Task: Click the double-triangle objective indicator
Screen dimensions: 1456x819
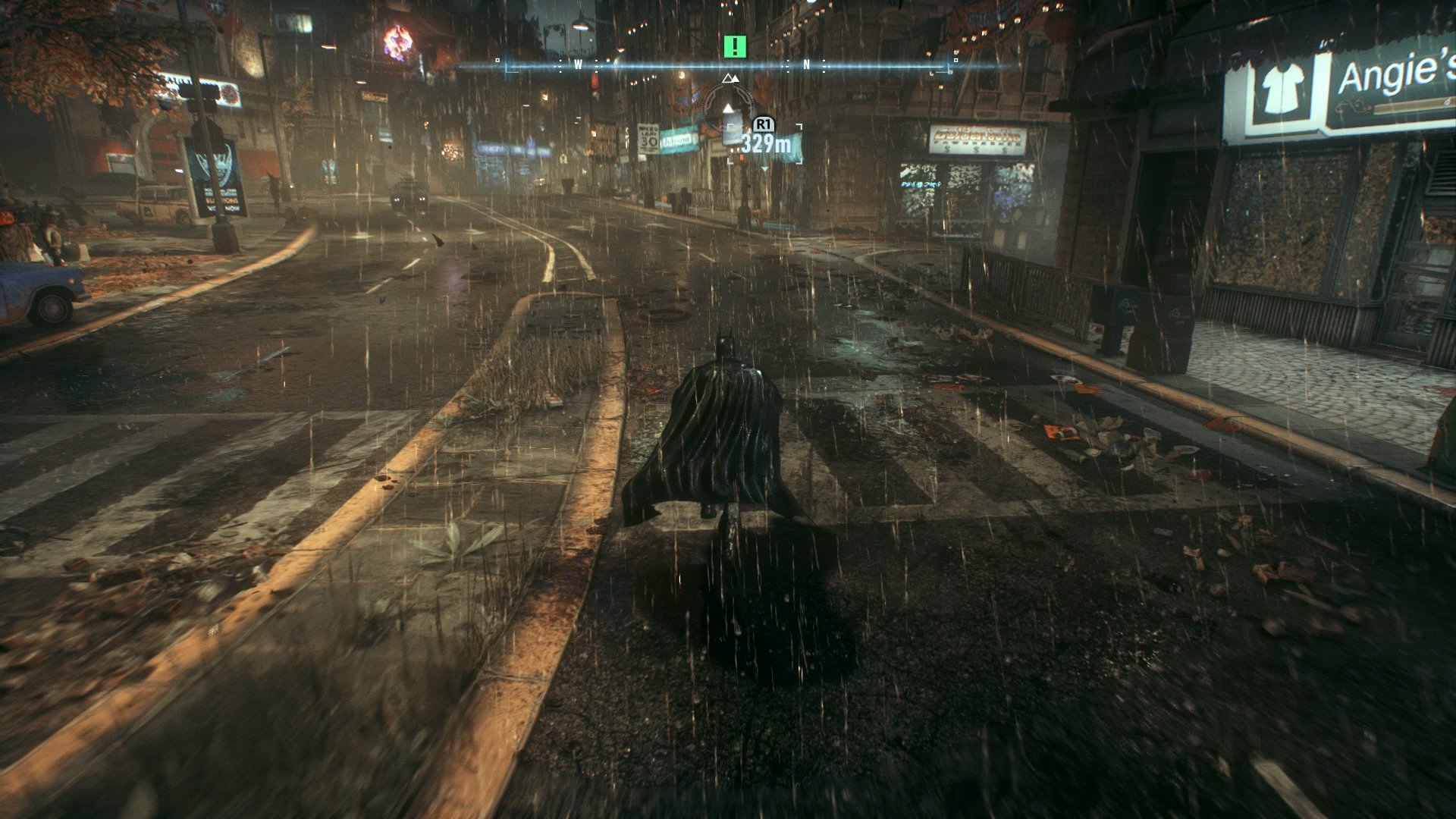Action: click(x=730, y=79)
